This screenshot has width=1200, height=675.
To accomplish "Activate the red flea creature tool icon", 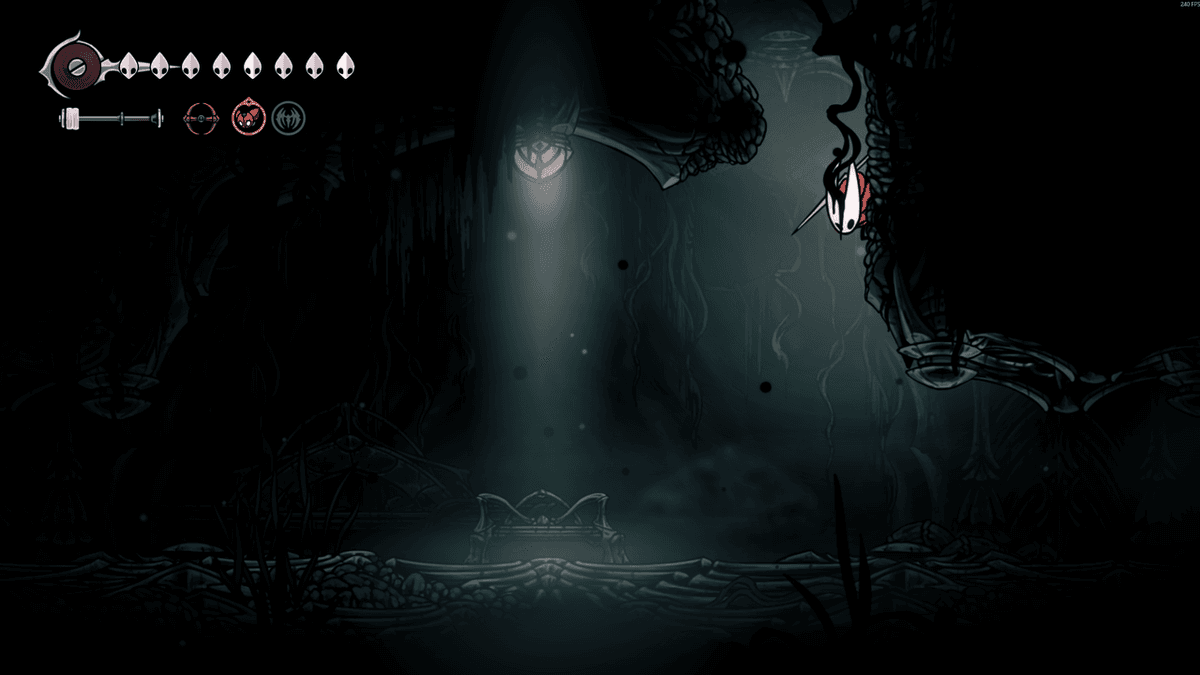I will 246,118.
